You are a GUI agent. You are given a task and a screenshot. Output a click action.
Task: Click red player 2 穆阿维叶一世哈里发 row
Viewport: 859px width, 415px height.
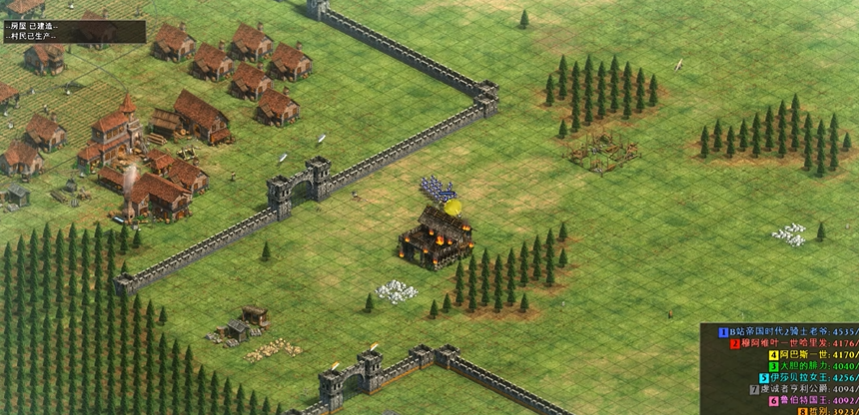(x=792, y=342)
